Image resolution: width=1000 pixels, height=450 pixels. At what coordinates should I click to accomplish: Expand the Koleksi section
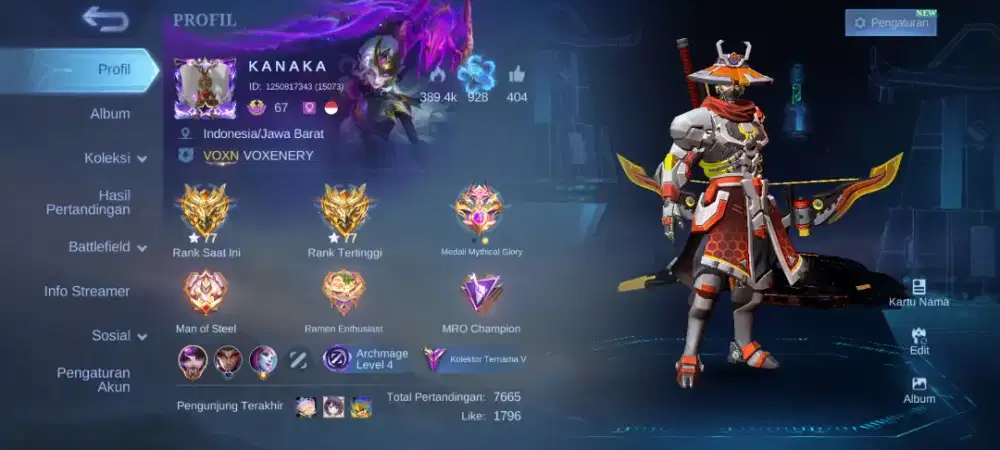click(115, 157)
